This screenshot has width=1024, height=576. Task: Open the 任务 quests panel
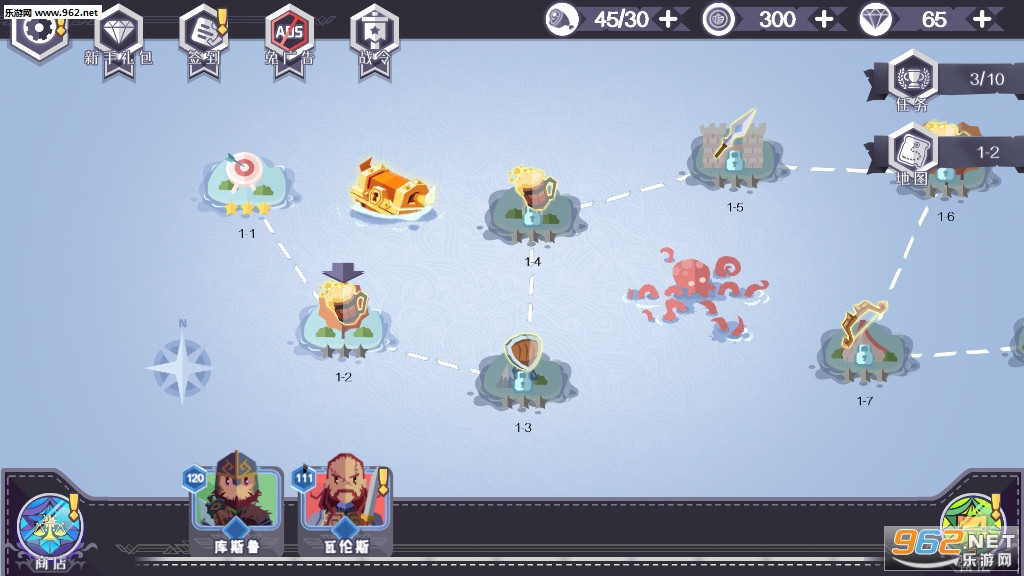coord(912,78)
